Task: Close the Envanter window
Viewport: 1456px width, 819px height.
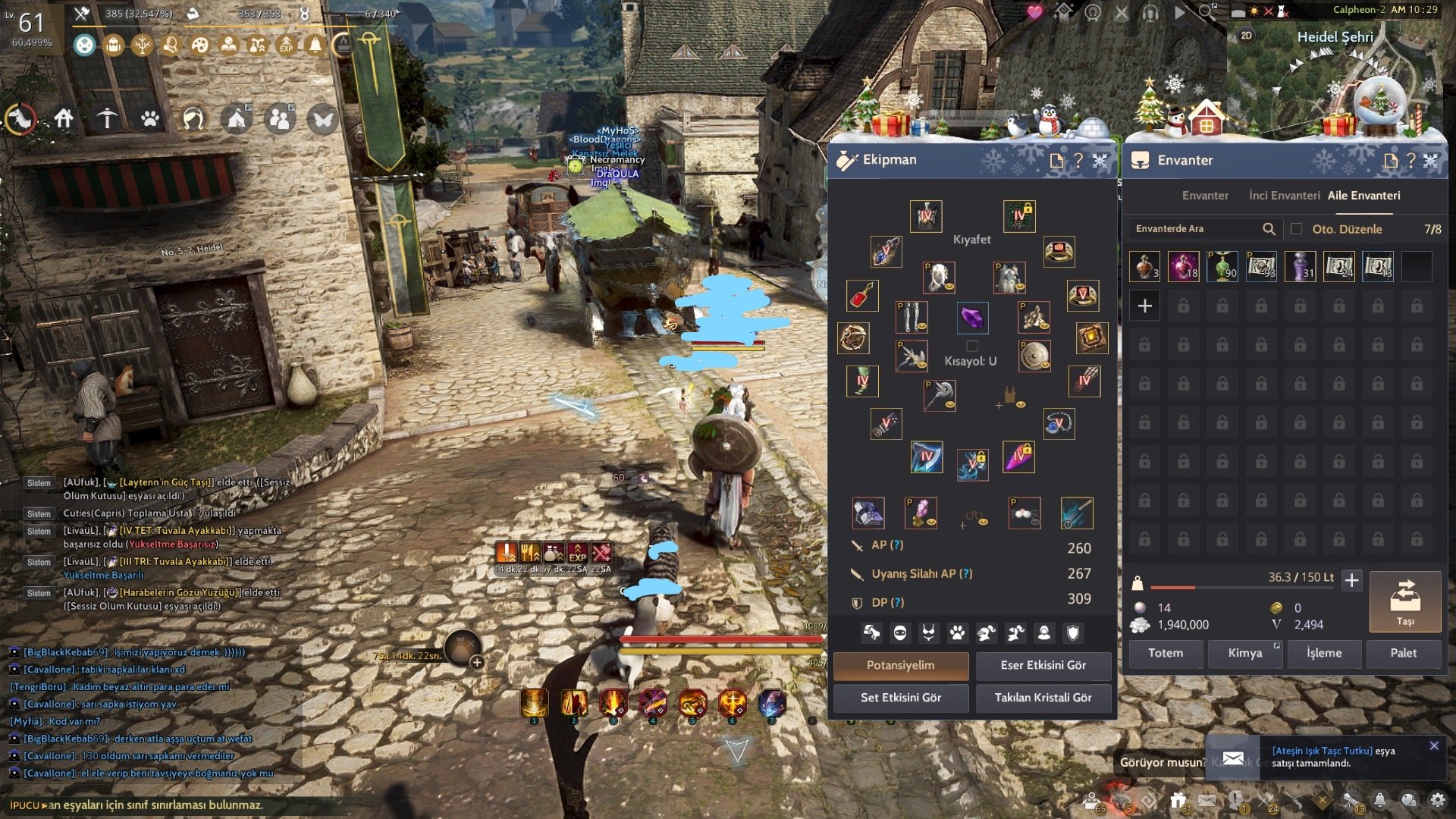Action: 1431,160
